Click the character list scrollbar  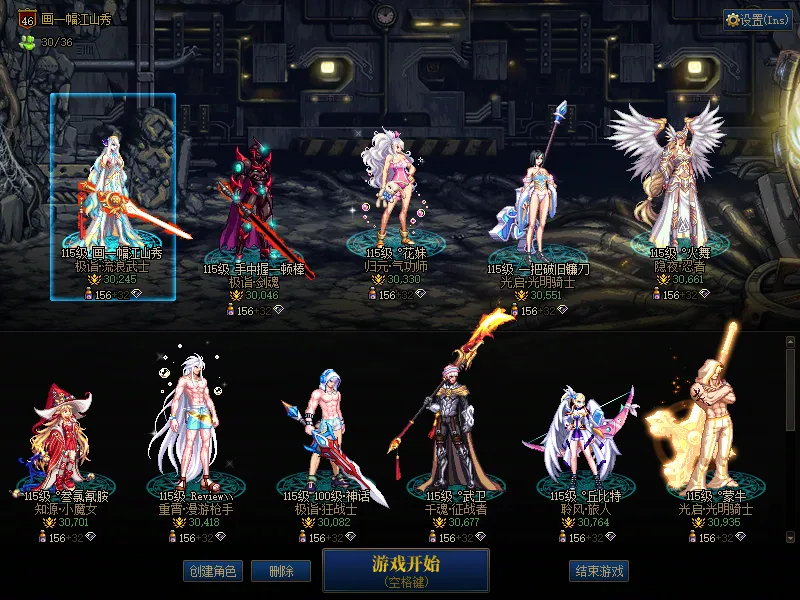coord(790,440)
